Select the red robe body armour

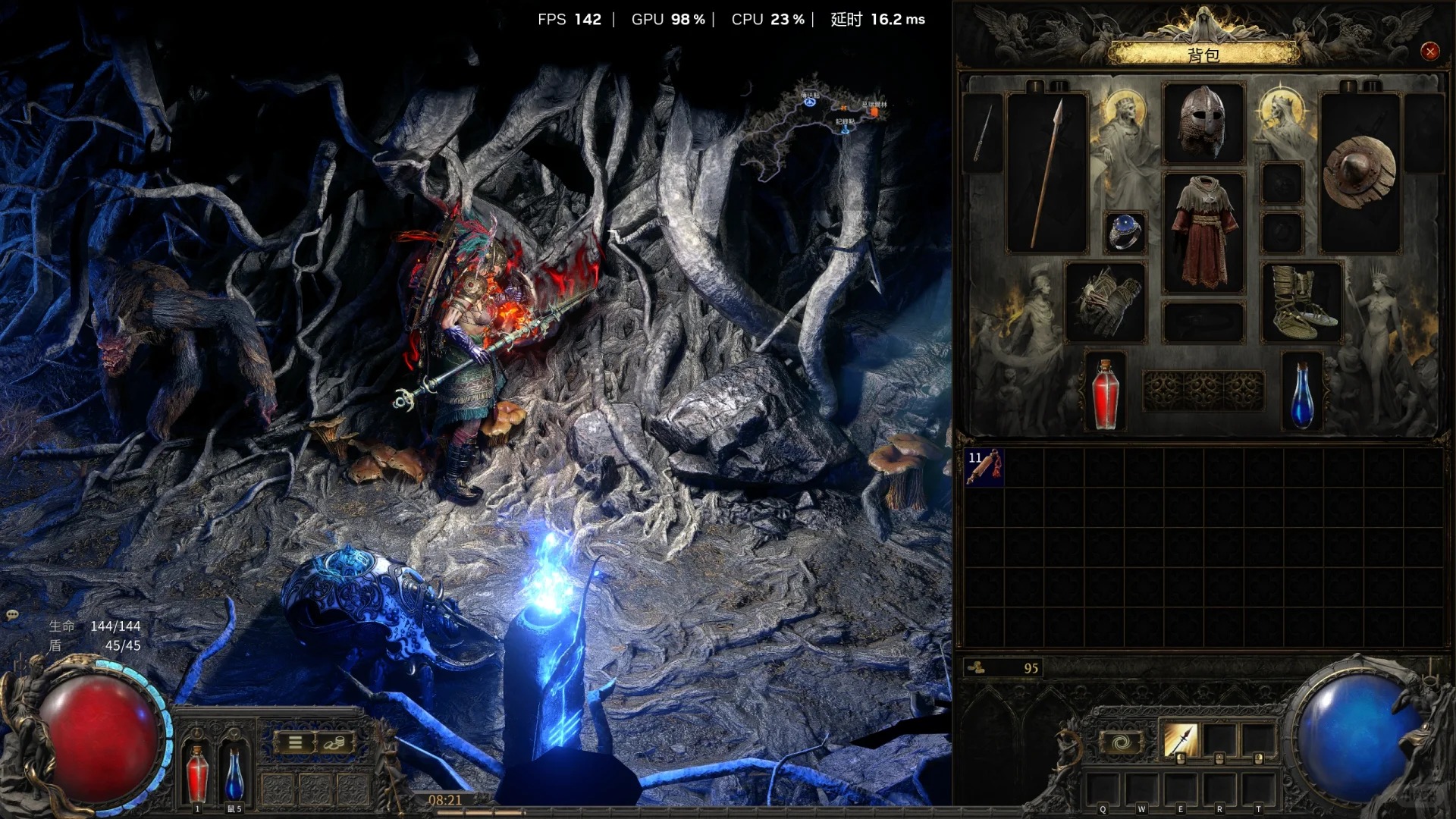(x=1203, y=232)
